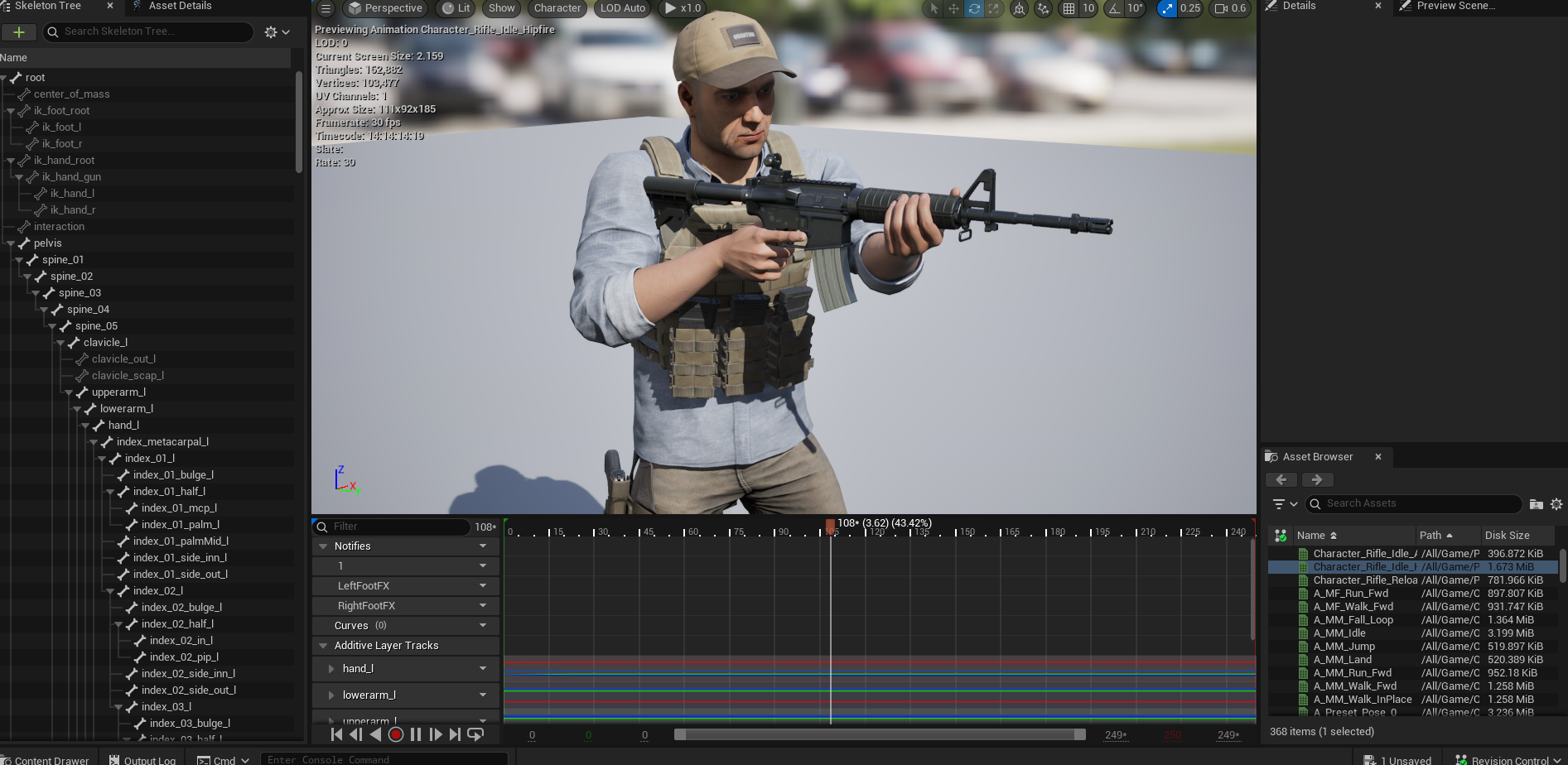Open the Perspective viewport dropdown
Screen dimensions: 1568x765
385,8
